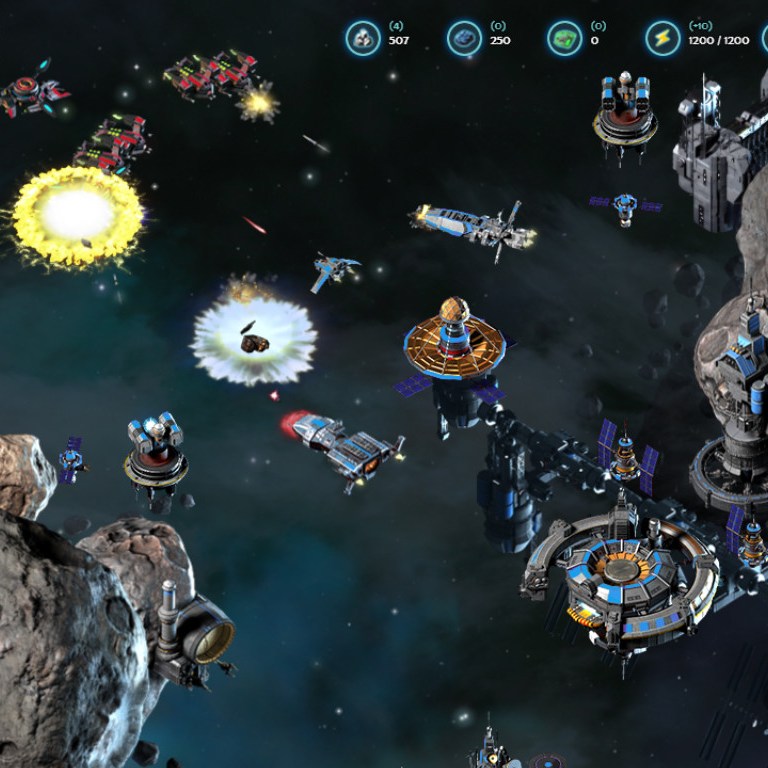The width and height of the screenshot is (768, 768).
Task: Open the green resource icon
Action: click(x=565, y=38)
